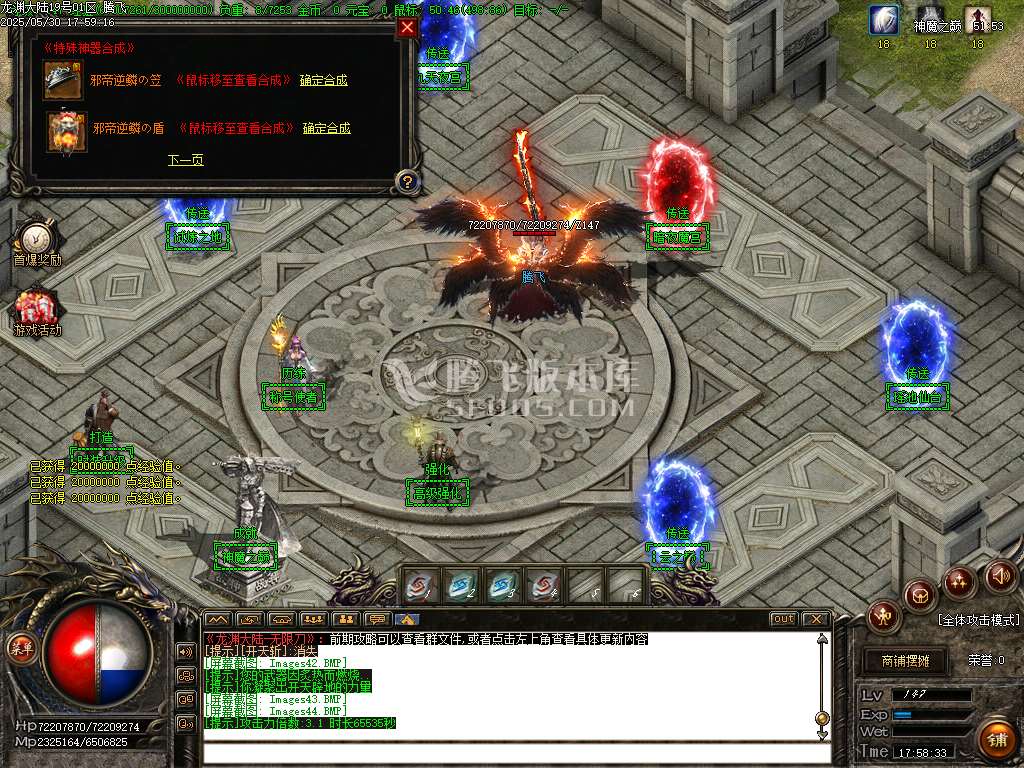Toggle the sound speaker button
1024x768 pixels.
click(x=1000, y=575)
